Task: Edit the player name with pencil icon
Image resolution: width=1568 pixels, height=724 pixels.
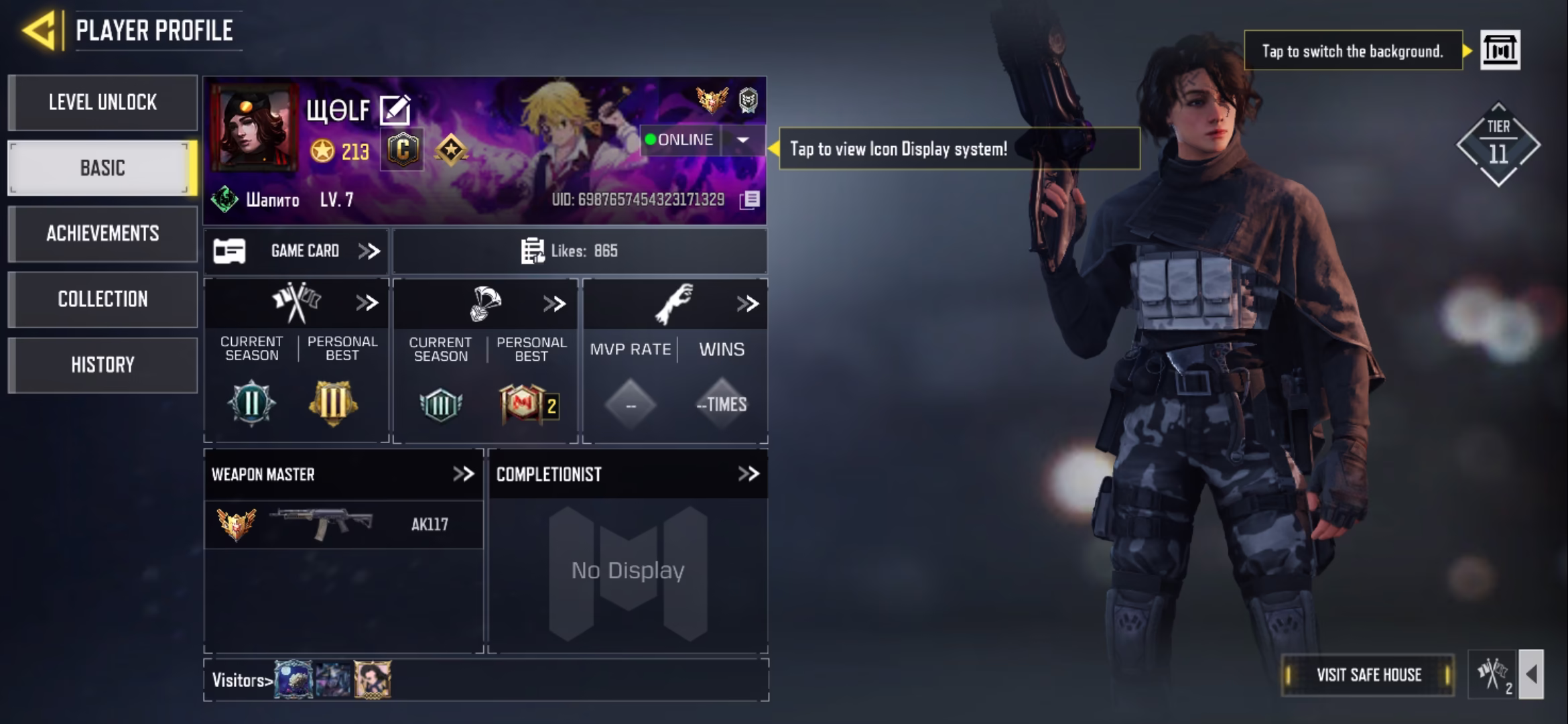Action: (395, 110)
